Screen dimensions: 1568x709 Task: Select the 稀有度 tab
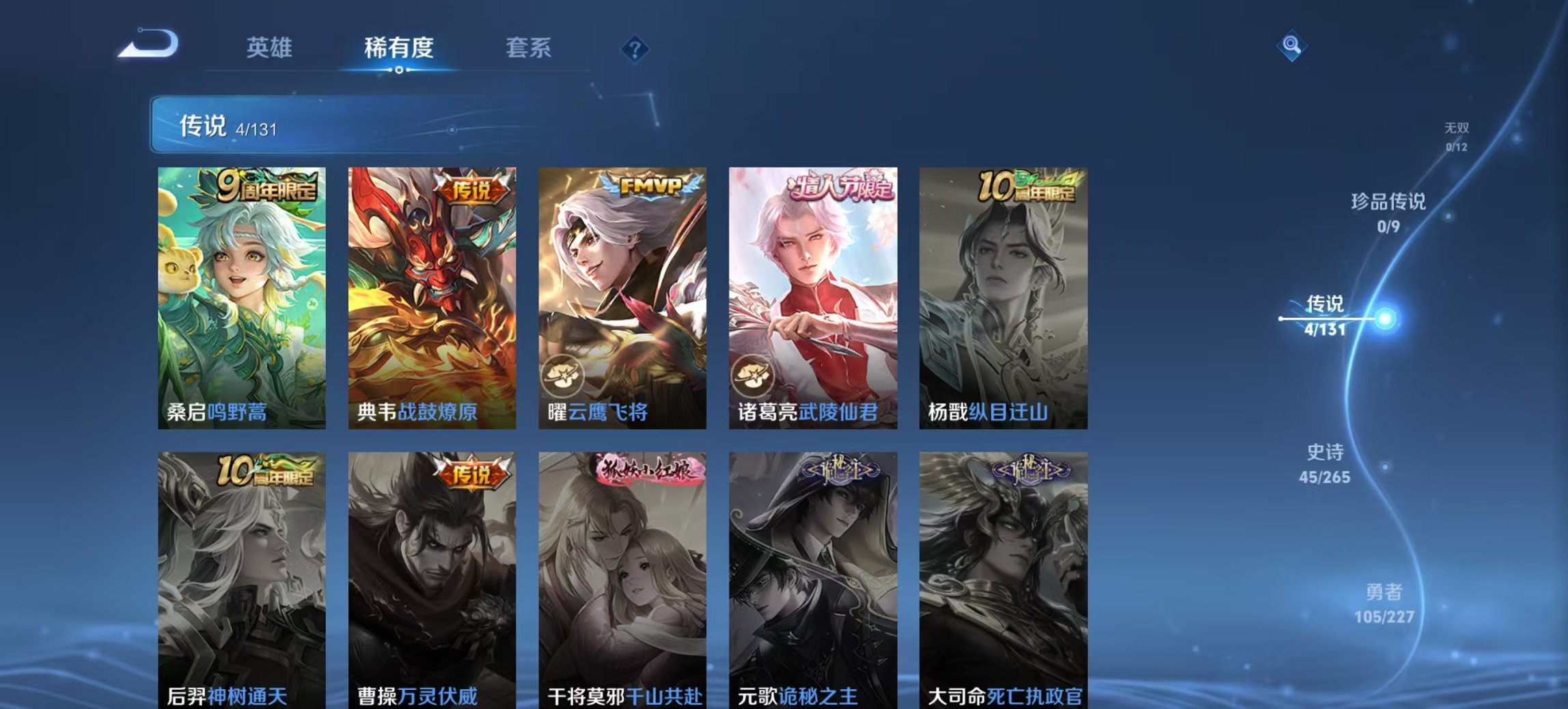(x=398, y=49)
